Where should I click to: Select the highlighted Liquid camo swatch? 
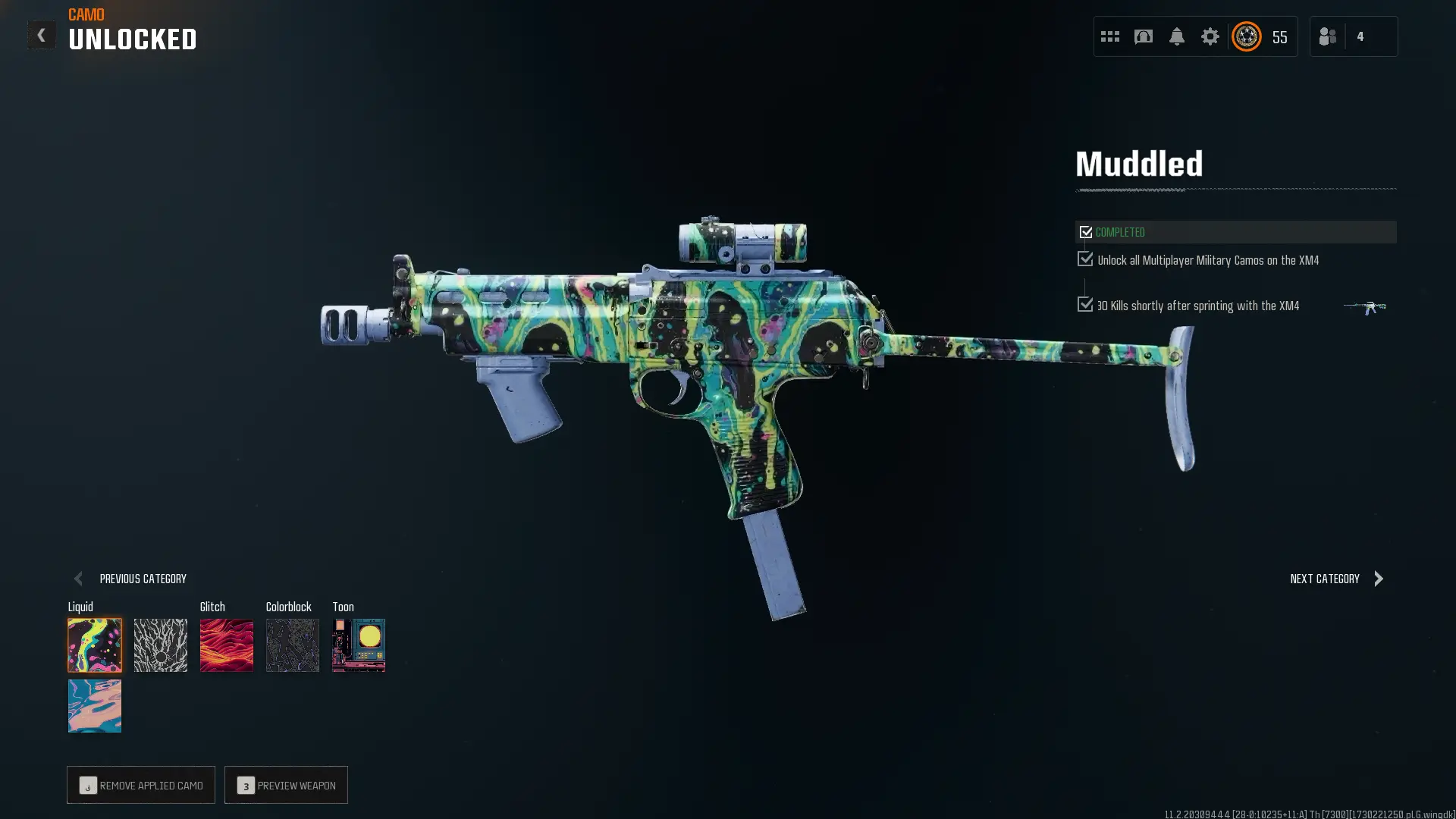pyautogui.click(x=95, y=645)
